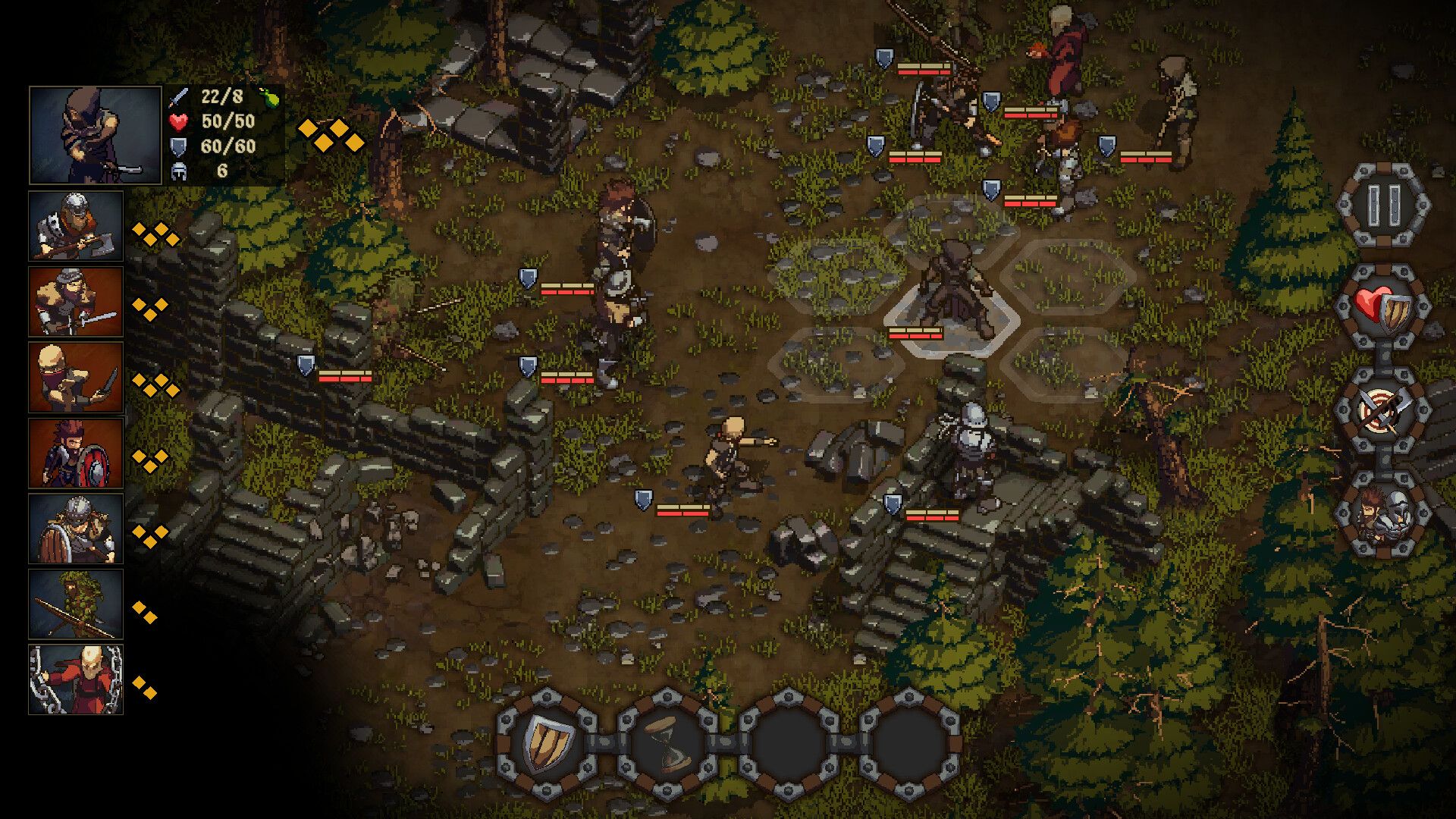
Task: Click the sword damage icon showing 22/8
Action: (x=177, y=97)
